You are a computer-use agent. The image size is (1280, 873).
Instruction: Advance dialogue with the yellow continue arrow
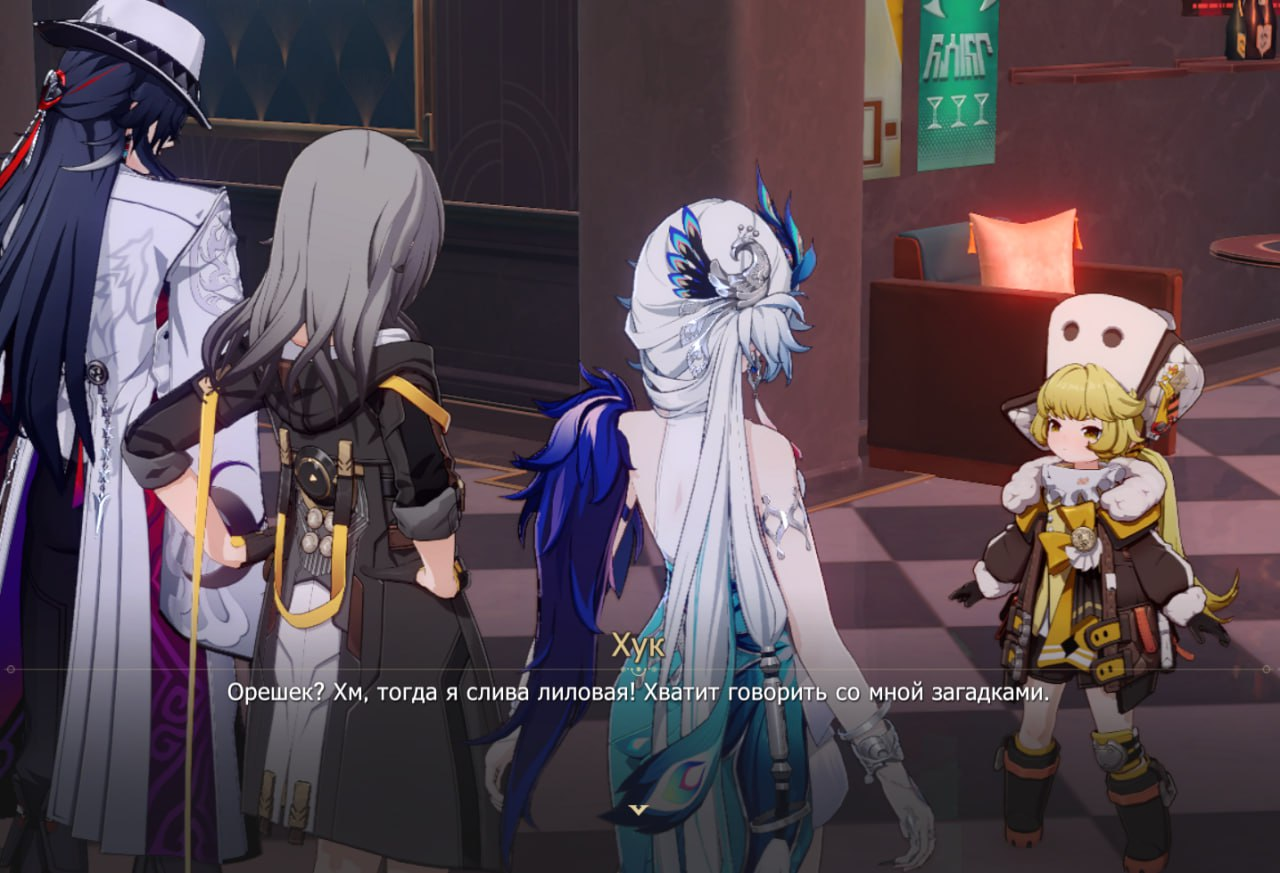click(639, 808)
